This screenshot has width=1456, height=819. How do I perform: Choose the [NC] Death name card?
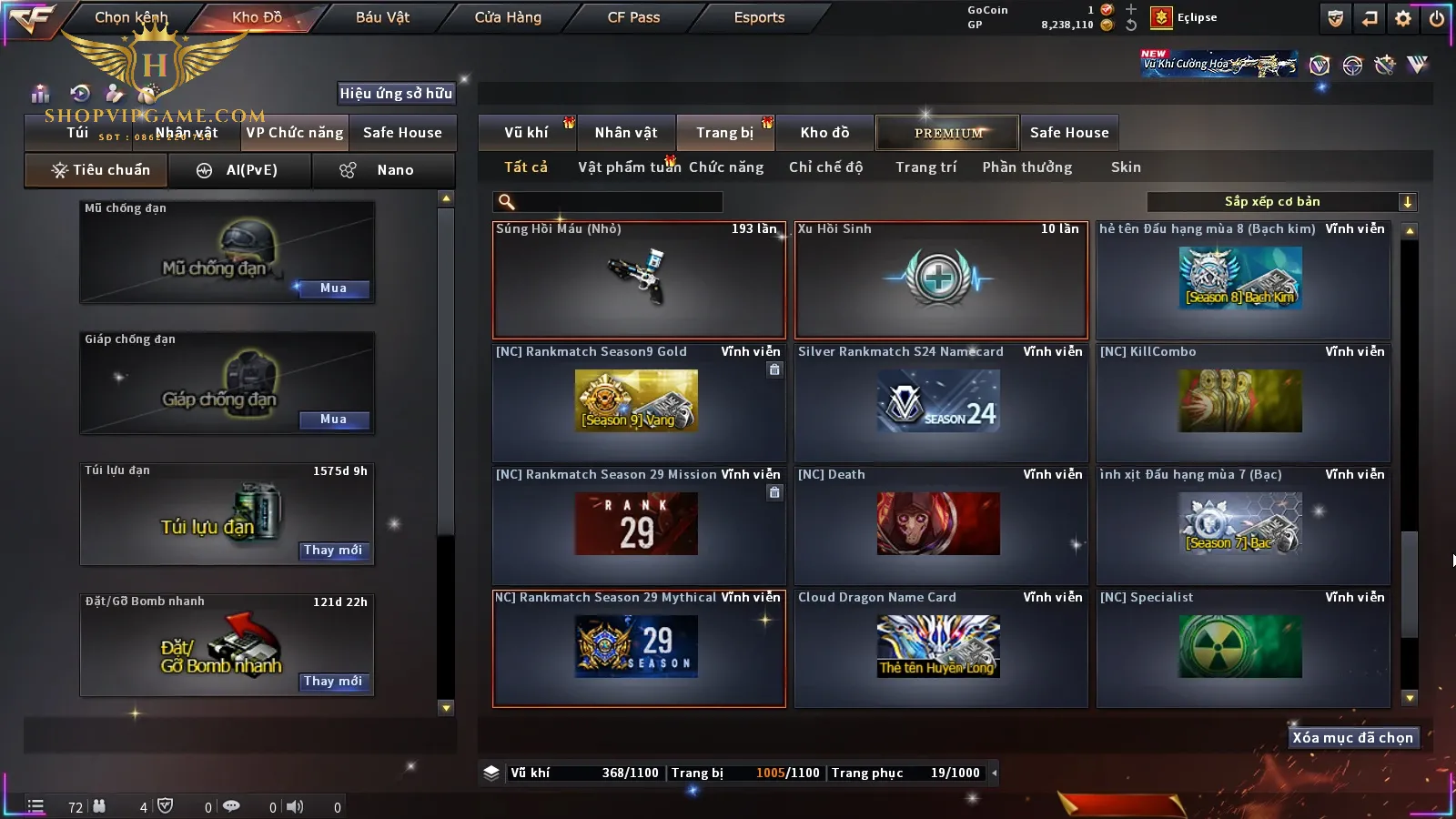(x=941, y=525)
